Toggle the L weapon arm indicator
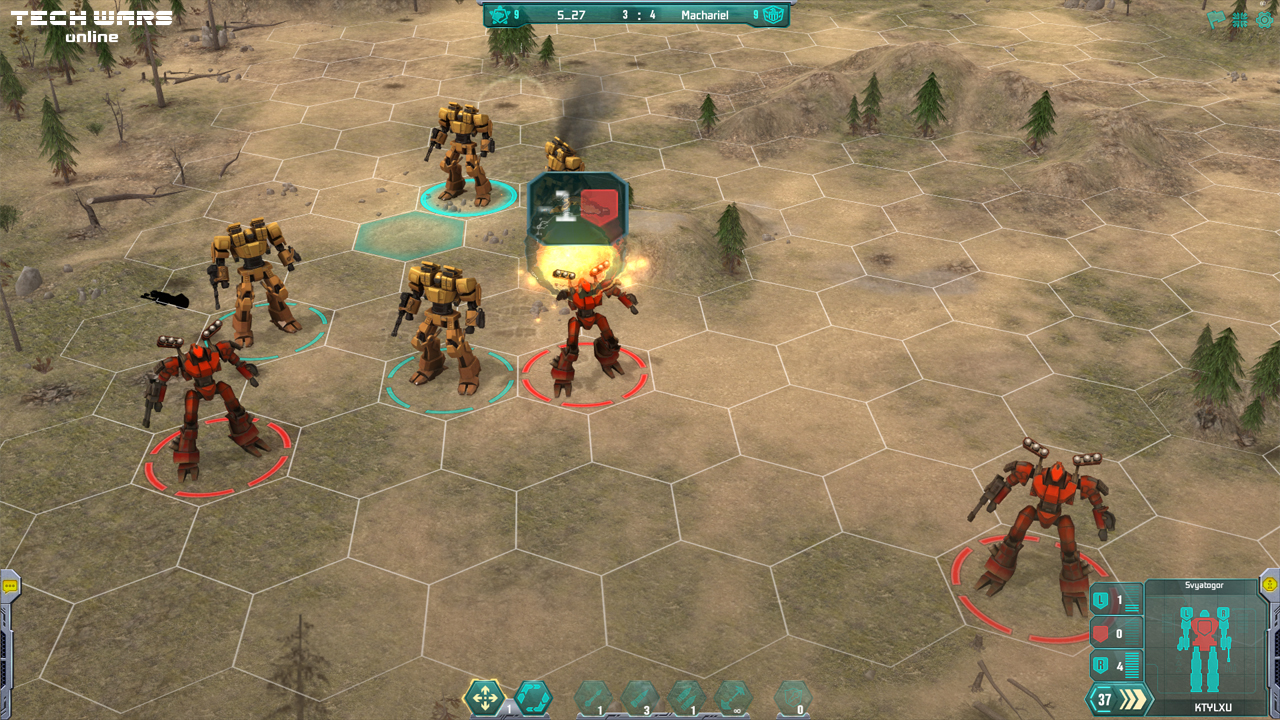1280x720 pixels. click(1102, 600)
